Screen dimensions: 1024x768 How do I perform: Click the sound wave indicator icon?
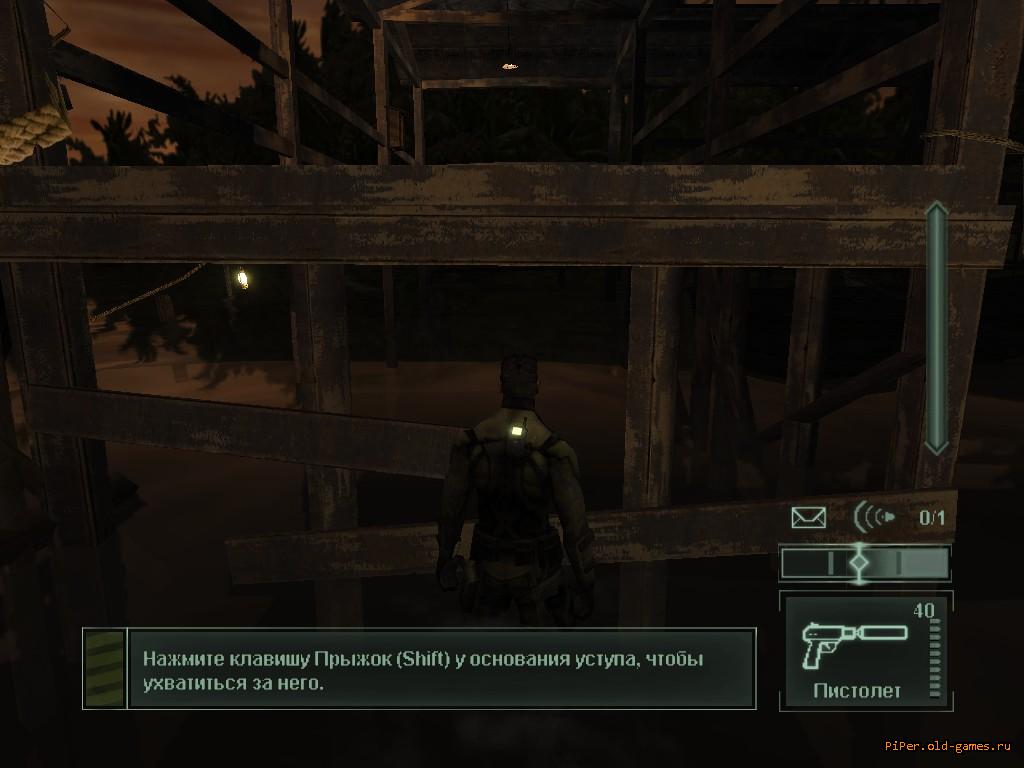(x=874, y=517)
